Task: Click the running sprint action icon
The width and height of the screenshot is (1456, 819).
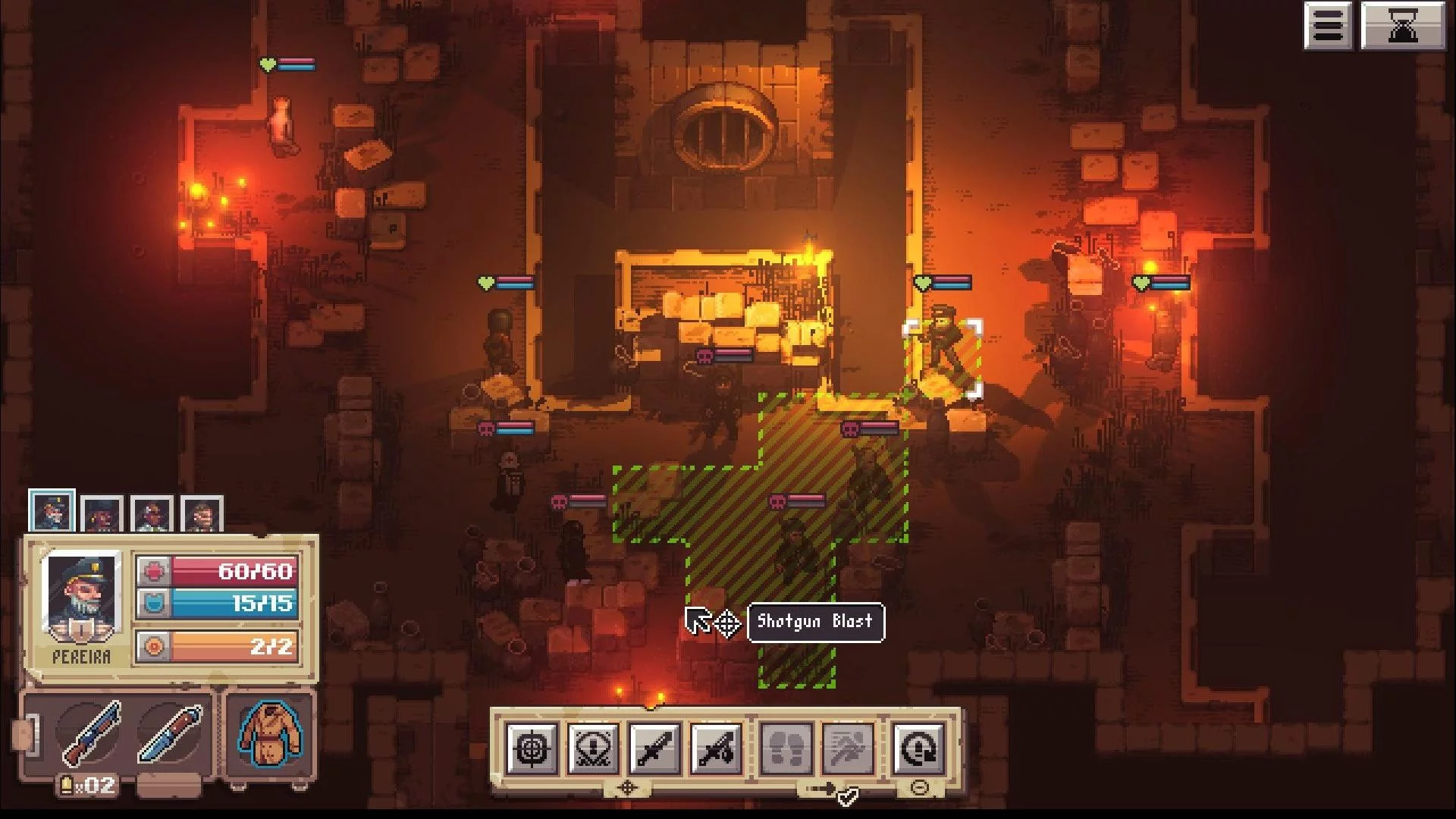Action: click(x=847, y=749)
